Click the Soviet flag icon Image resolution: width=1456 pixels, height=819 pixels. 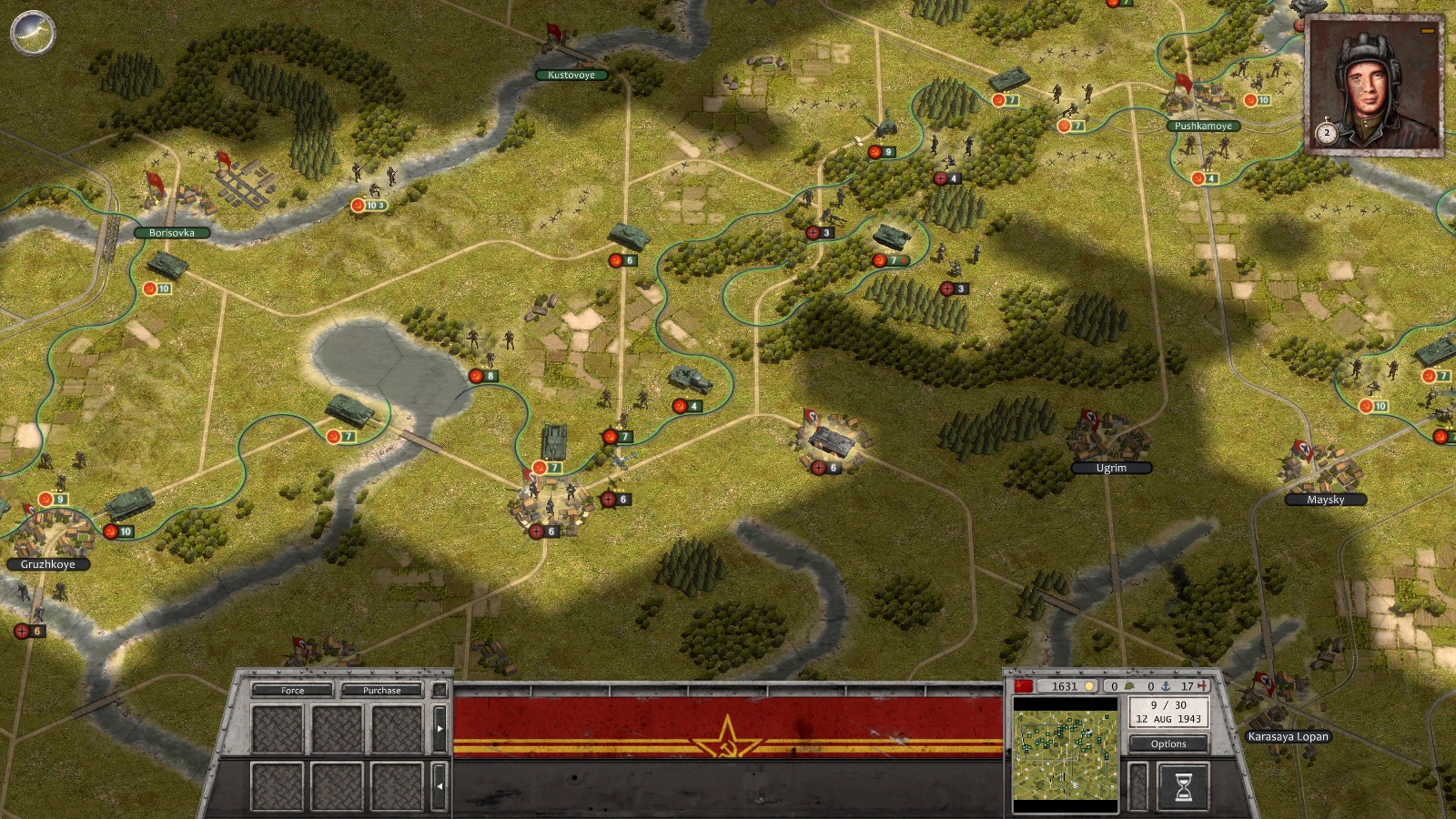[x=1024, y=686]
